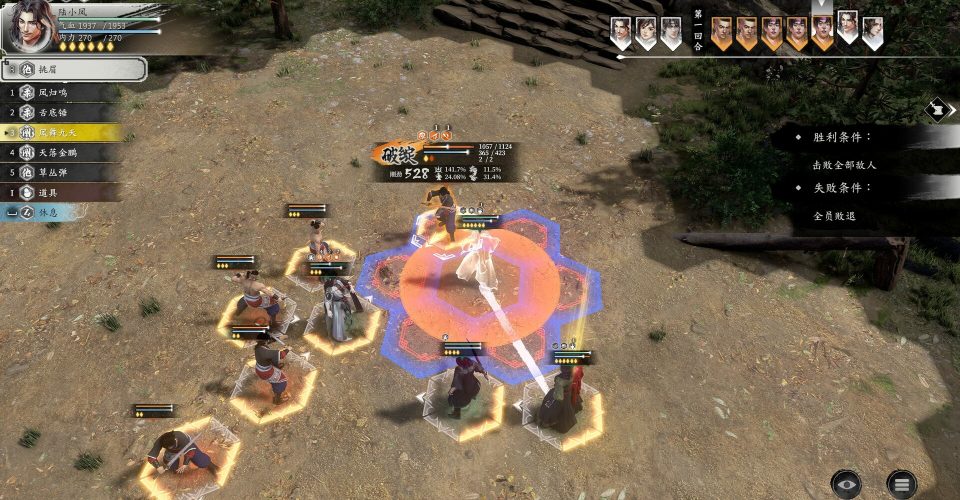Open the three-line hamburger menu
This screenshot has height=500, width=960.
(x=901, y=484)
